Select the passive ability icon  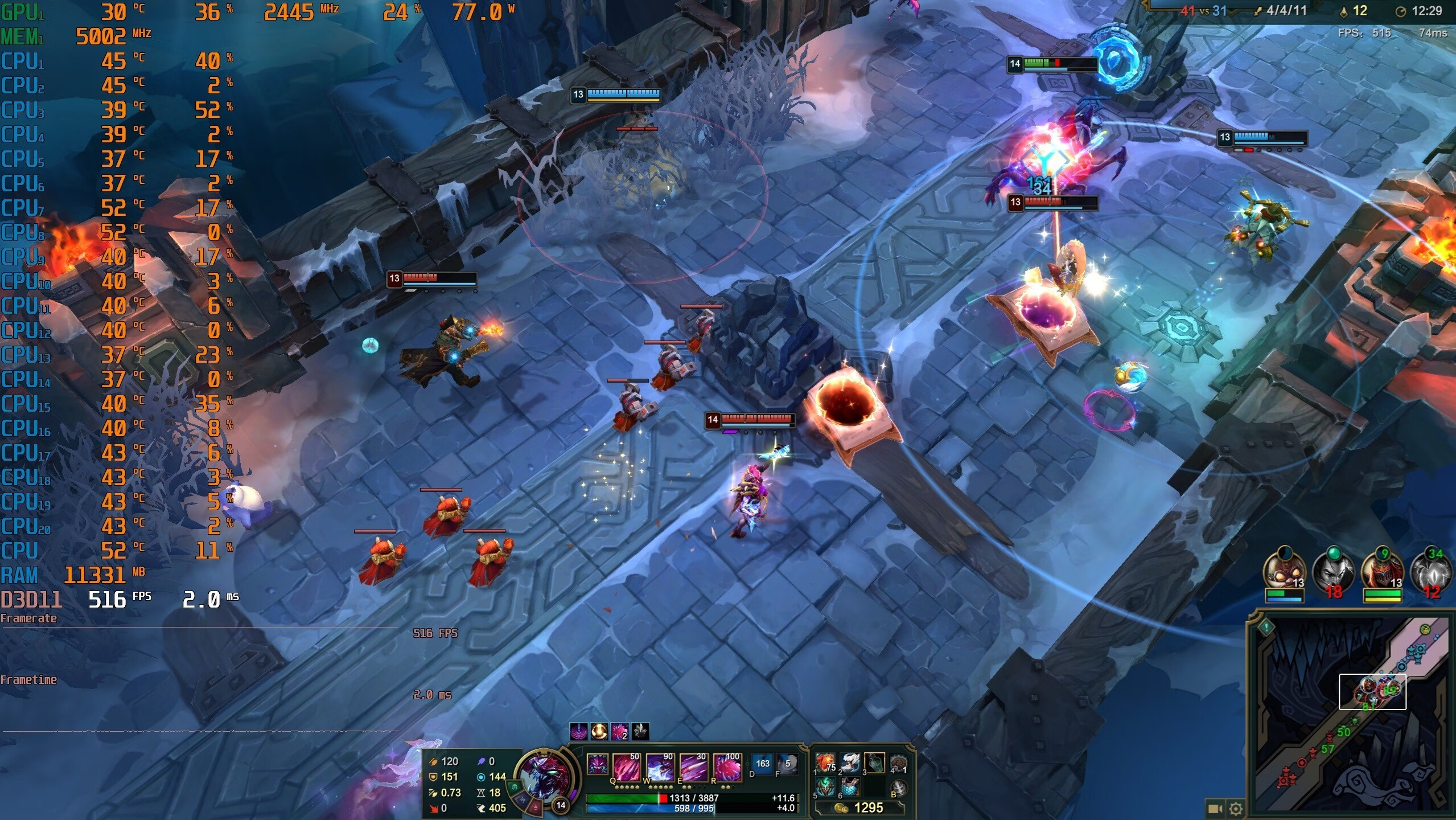coord(597,764)
